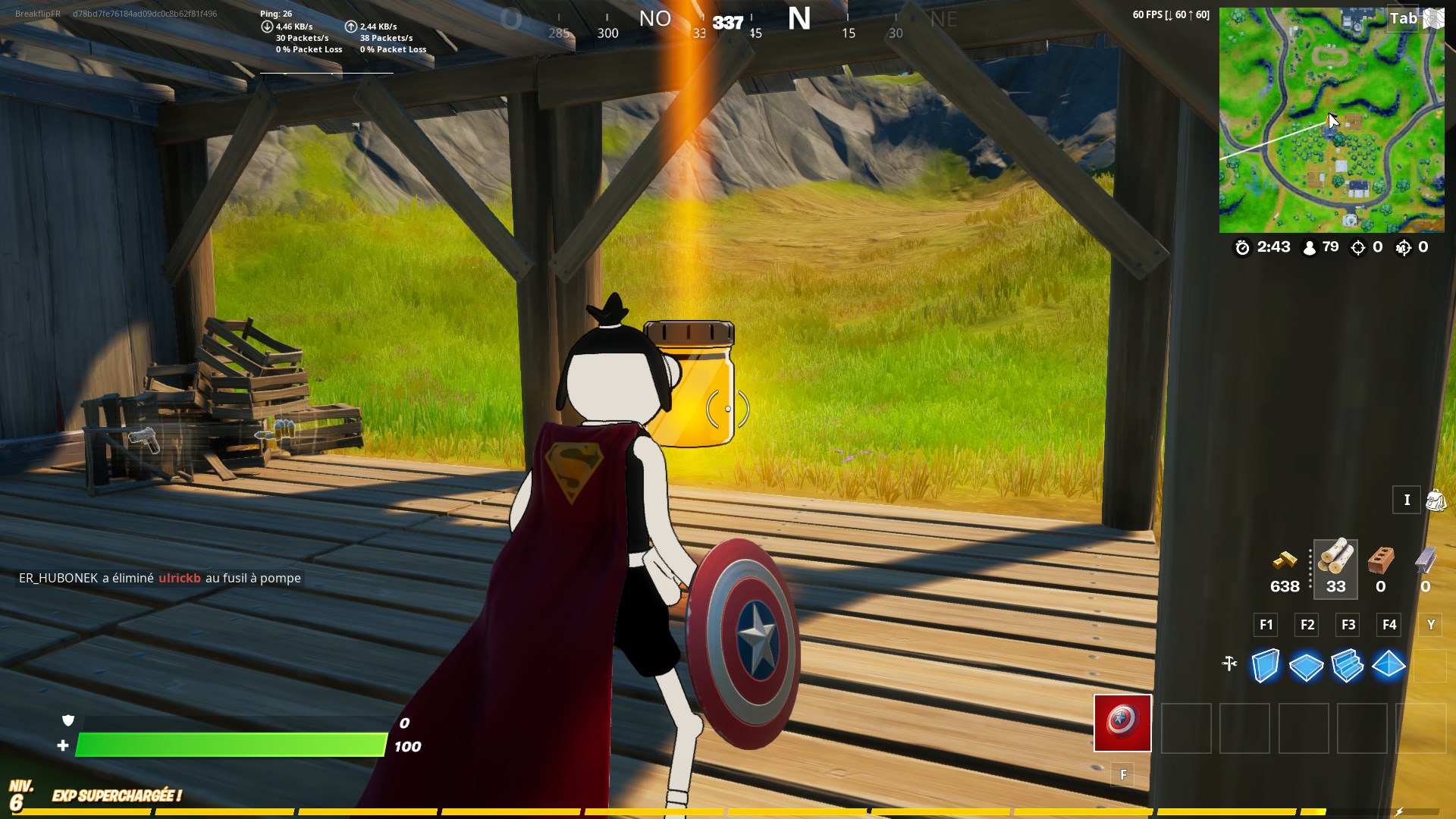Open inventory via the I key button
The height and width of the screenshot is (819, 1456).
pyautogui.click(x=1407, y=500)
